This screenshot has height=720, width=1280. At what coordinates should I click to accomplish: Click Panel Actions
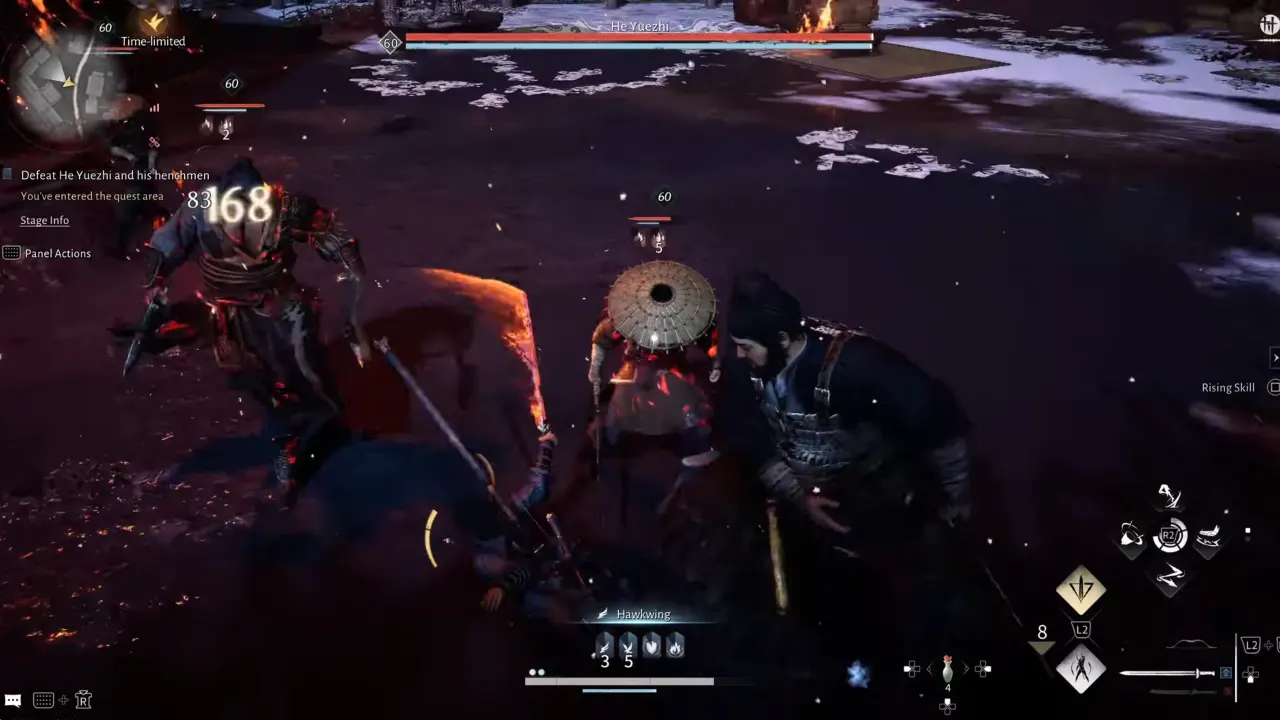57,253
